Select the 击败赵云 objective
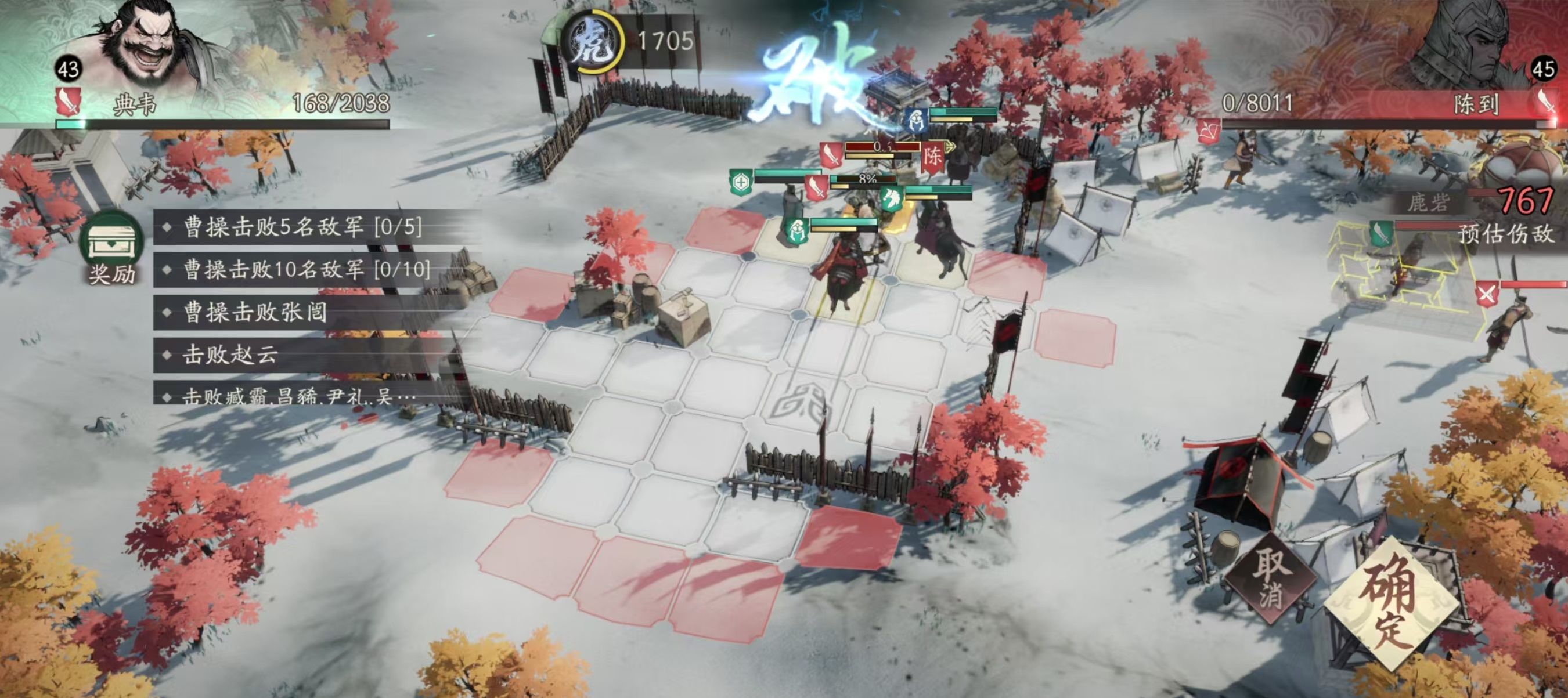Image resolution: width=1568 pixels, height=698 pixels. (230, 354)
